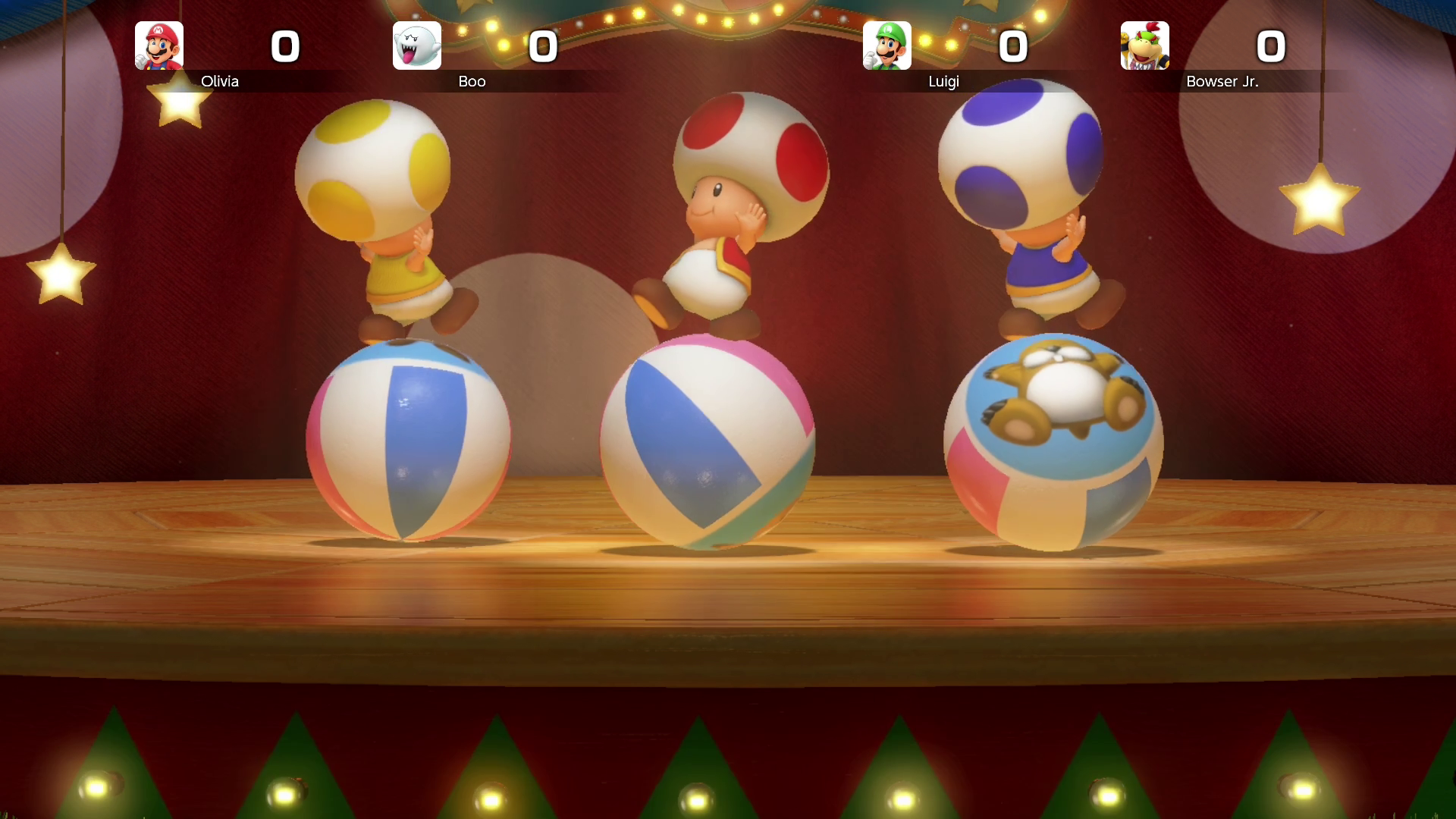Click the Bowser Jr. player portrait
1456x819 pixels.
1144,45
